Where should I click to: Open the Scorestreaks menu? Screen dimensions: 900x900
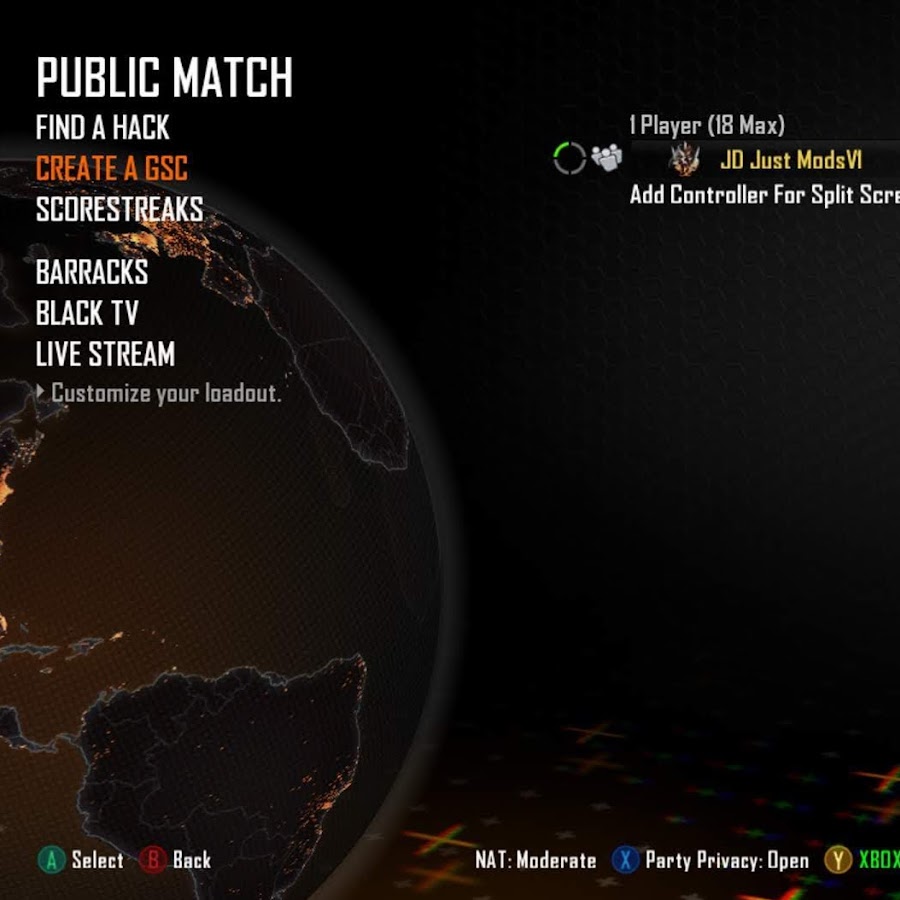[x=119, y=210]
